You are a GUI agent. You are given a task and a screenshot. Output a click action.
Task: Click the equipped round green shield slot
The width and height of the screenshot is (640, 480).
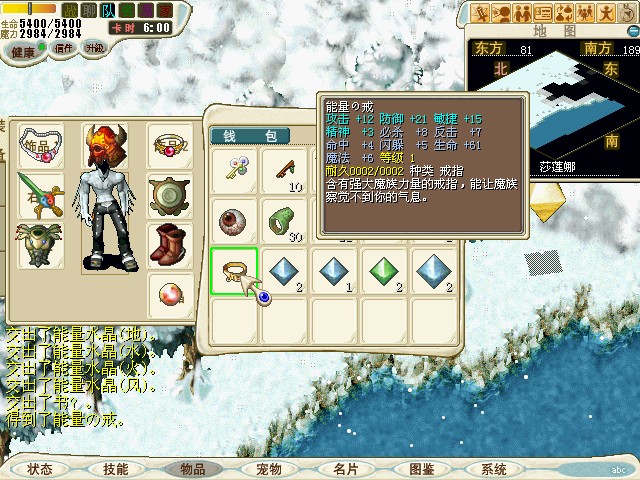point(169,195)
